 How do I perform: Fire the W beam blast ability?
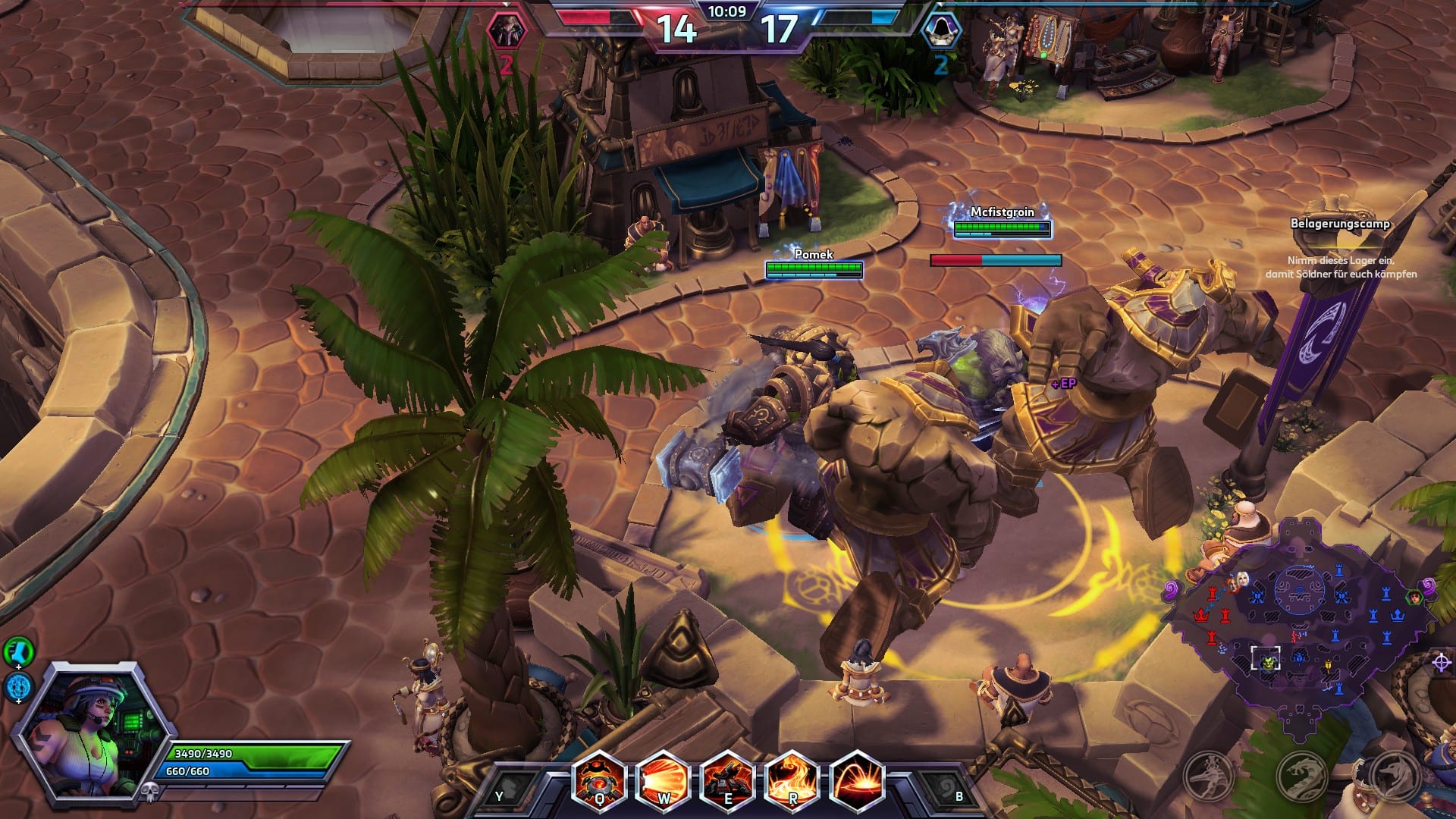[664, 781]
